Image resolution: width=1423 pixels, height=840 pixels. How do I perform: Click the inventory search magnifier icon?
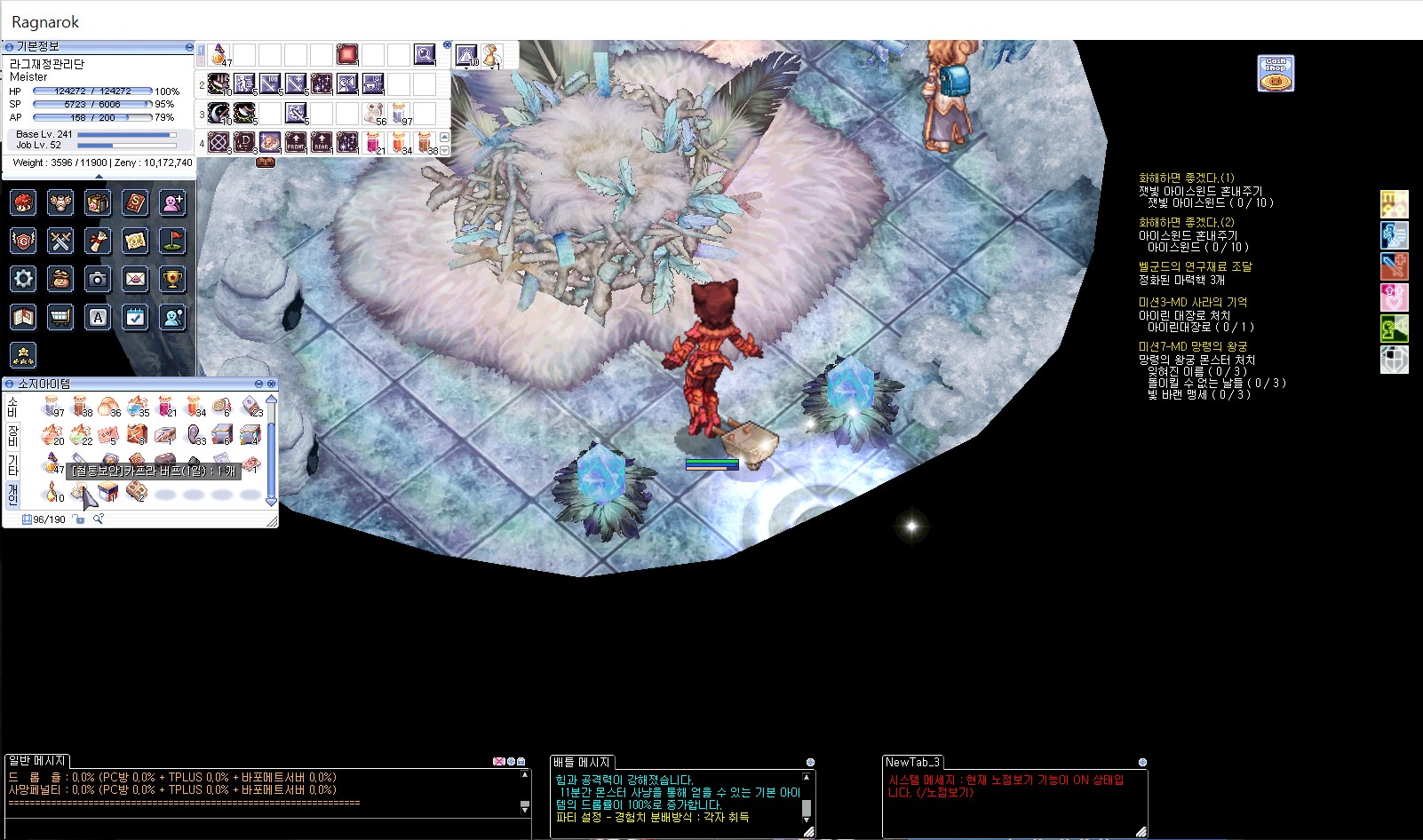[x=99, y=519]
